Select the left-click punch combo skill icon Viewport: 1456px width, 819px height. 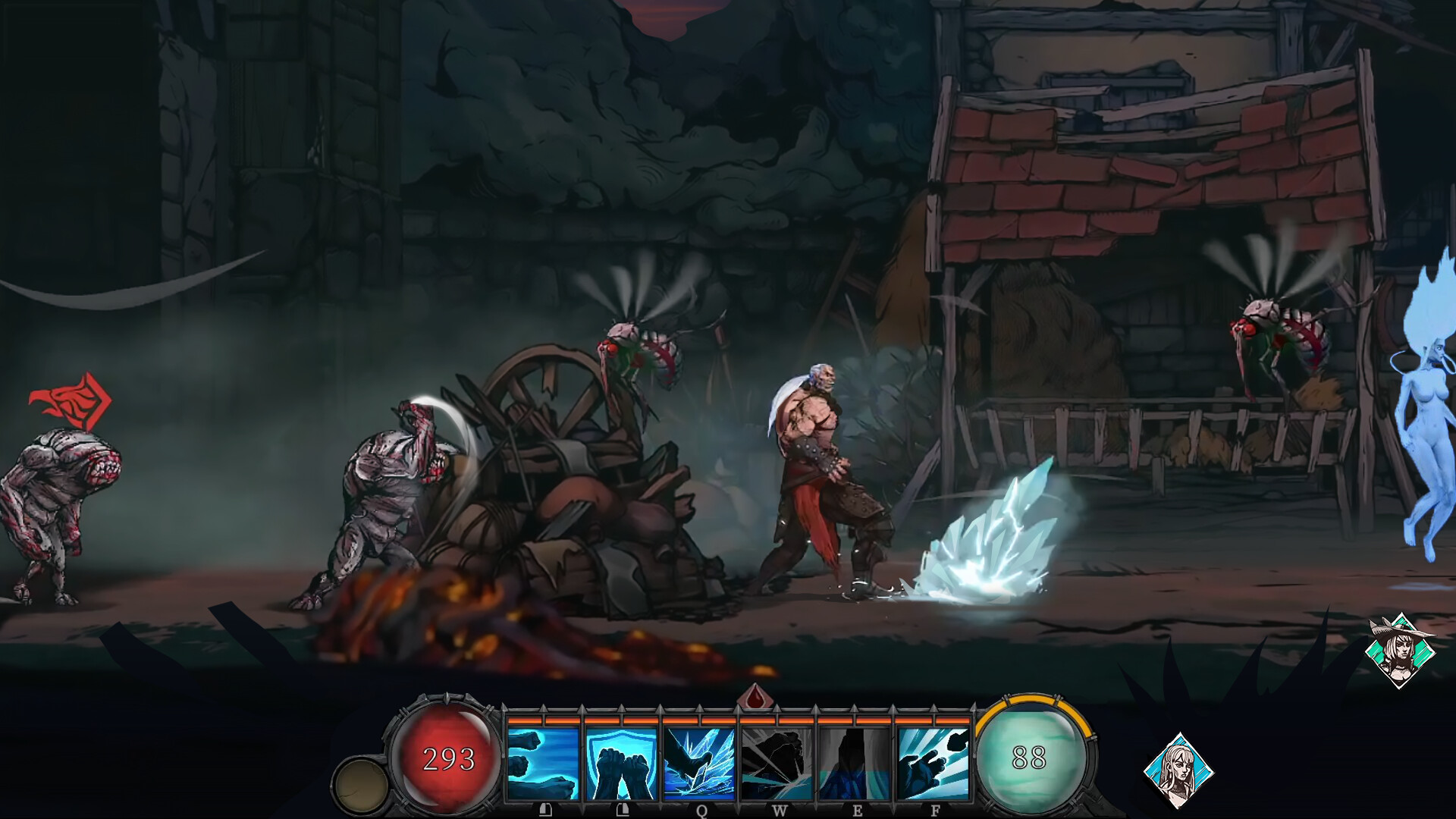tap(544, 762)
